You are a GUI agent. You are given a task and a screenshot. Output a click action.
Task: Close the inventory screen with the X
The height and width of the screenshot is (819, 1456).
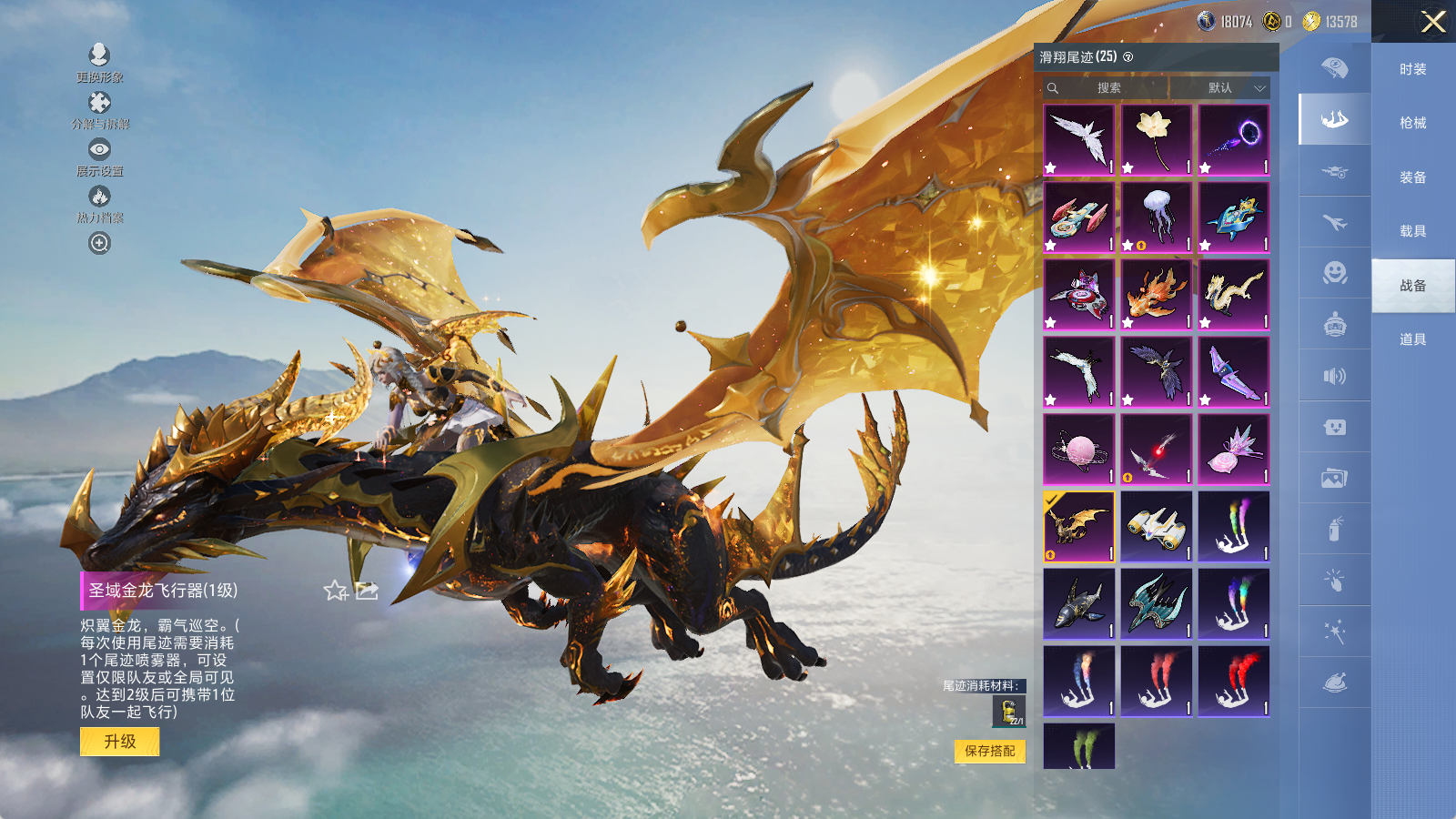point(1433,22)
